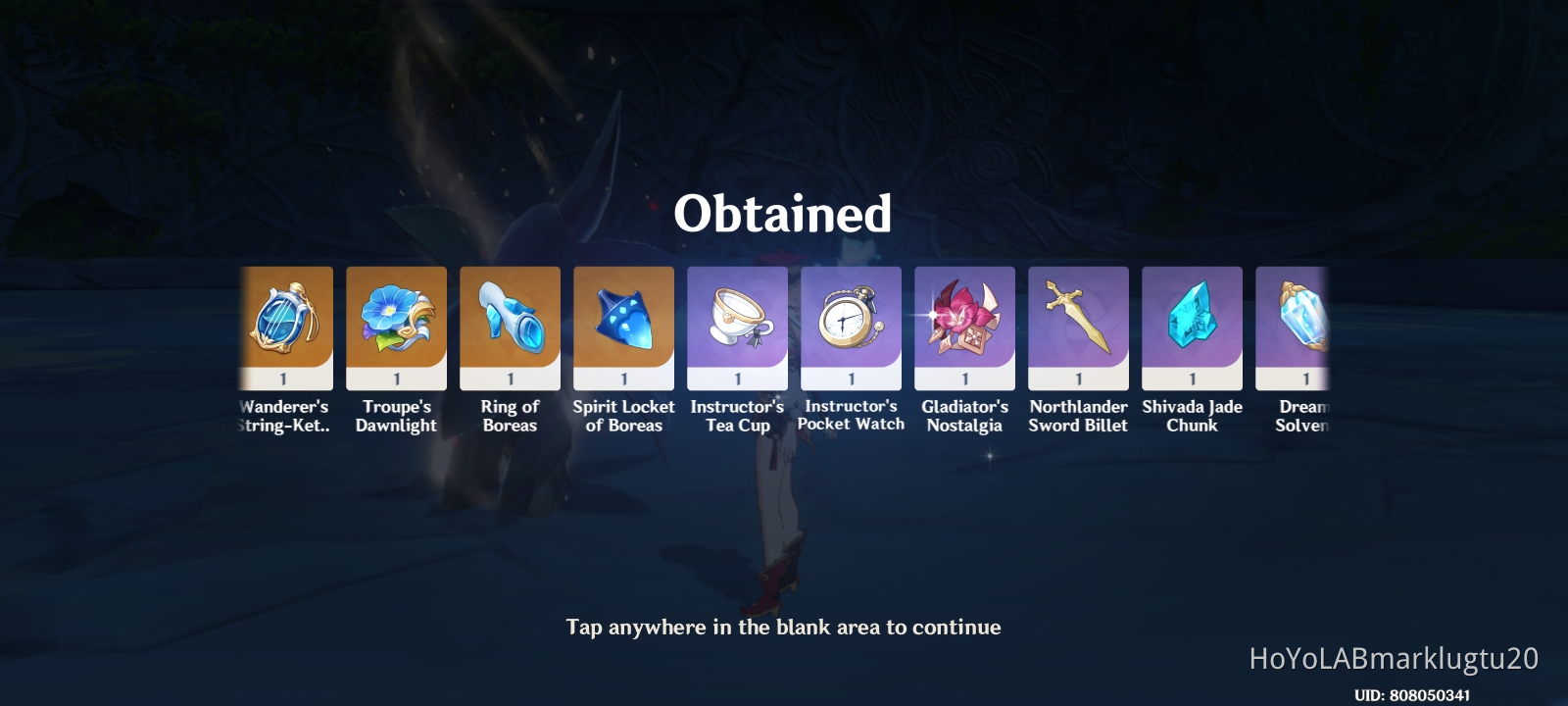1568x706 pixels.
Task: Select the Ring of Boreas glass slipper icon
Action: pyautogui.click(x=510, y=324)
